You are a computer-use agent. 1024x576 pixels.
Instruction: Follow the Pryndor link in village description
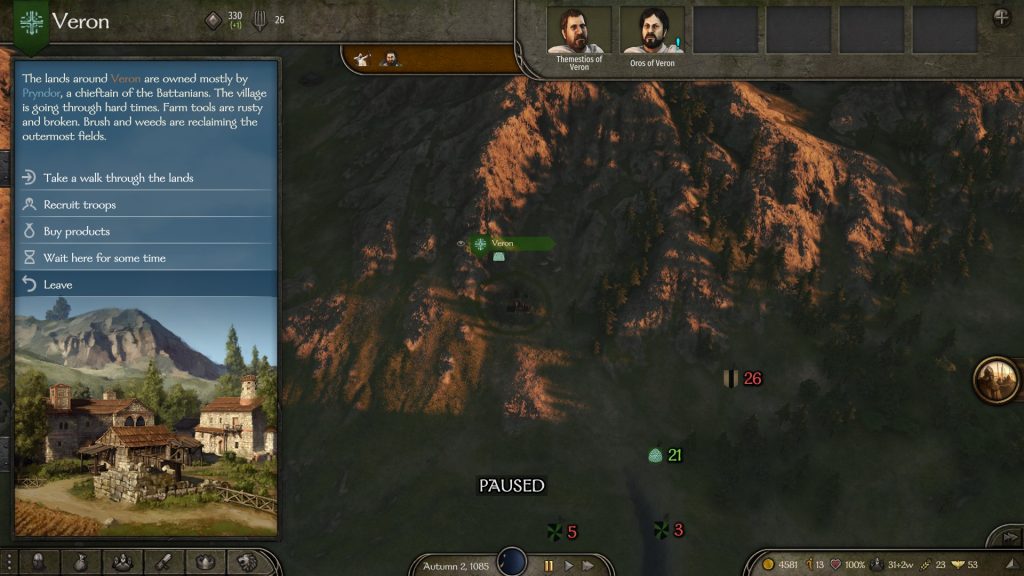tap(41, 93)
